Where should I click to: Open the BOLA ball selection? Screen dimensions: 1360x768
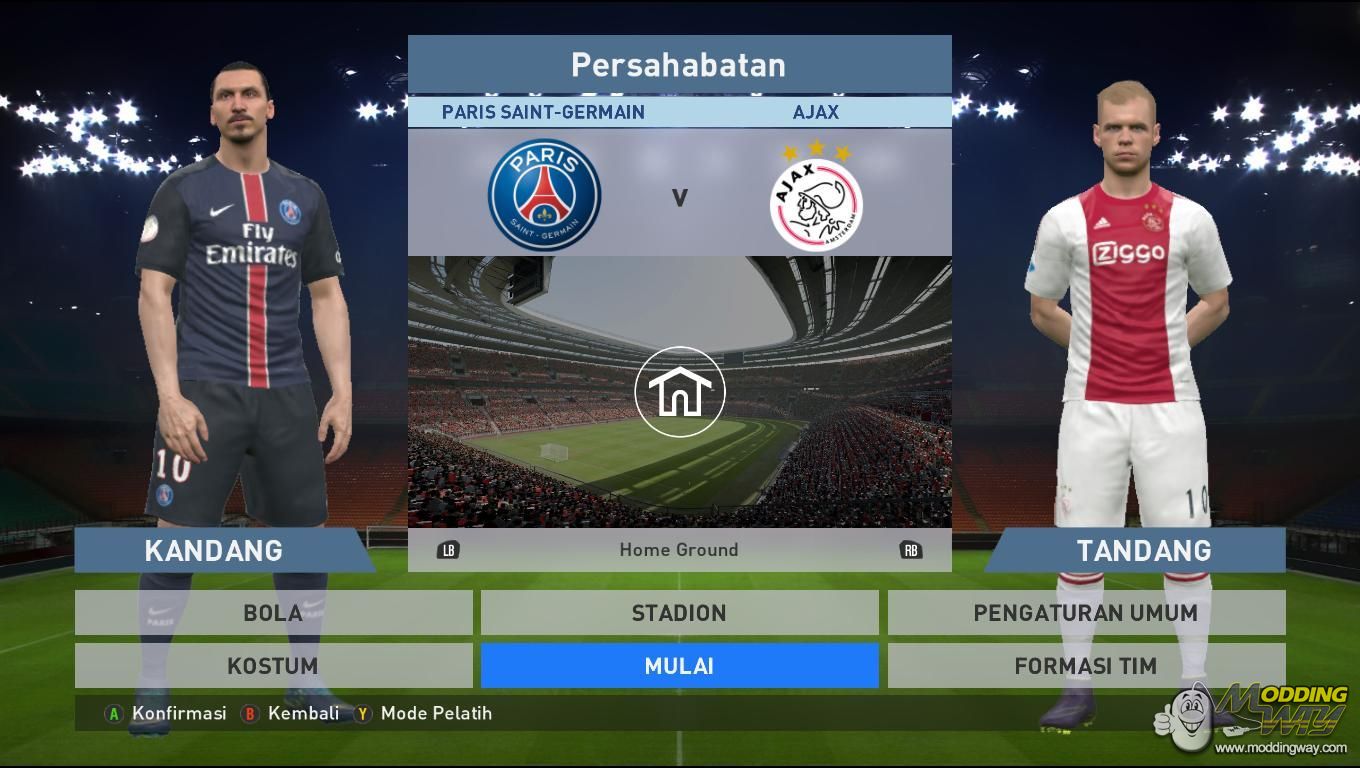pos(273,613)
